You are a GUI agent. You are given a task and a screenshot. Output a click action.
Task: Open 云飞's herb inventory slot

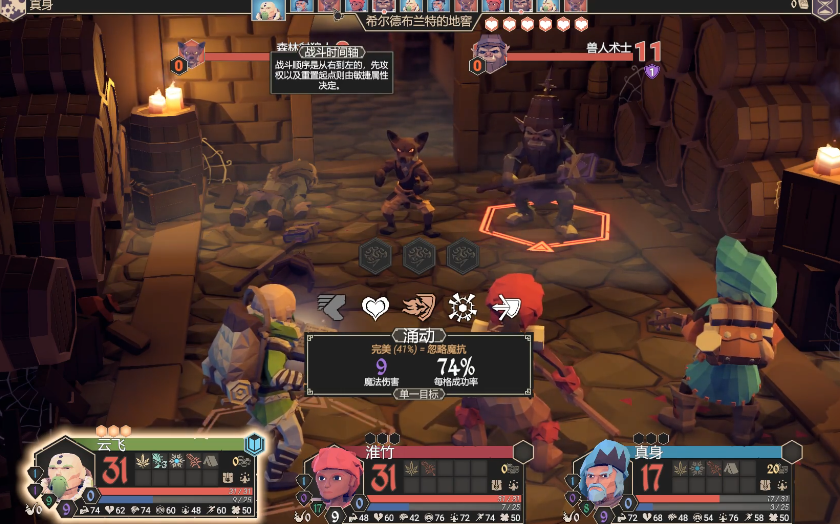[143, 461]
